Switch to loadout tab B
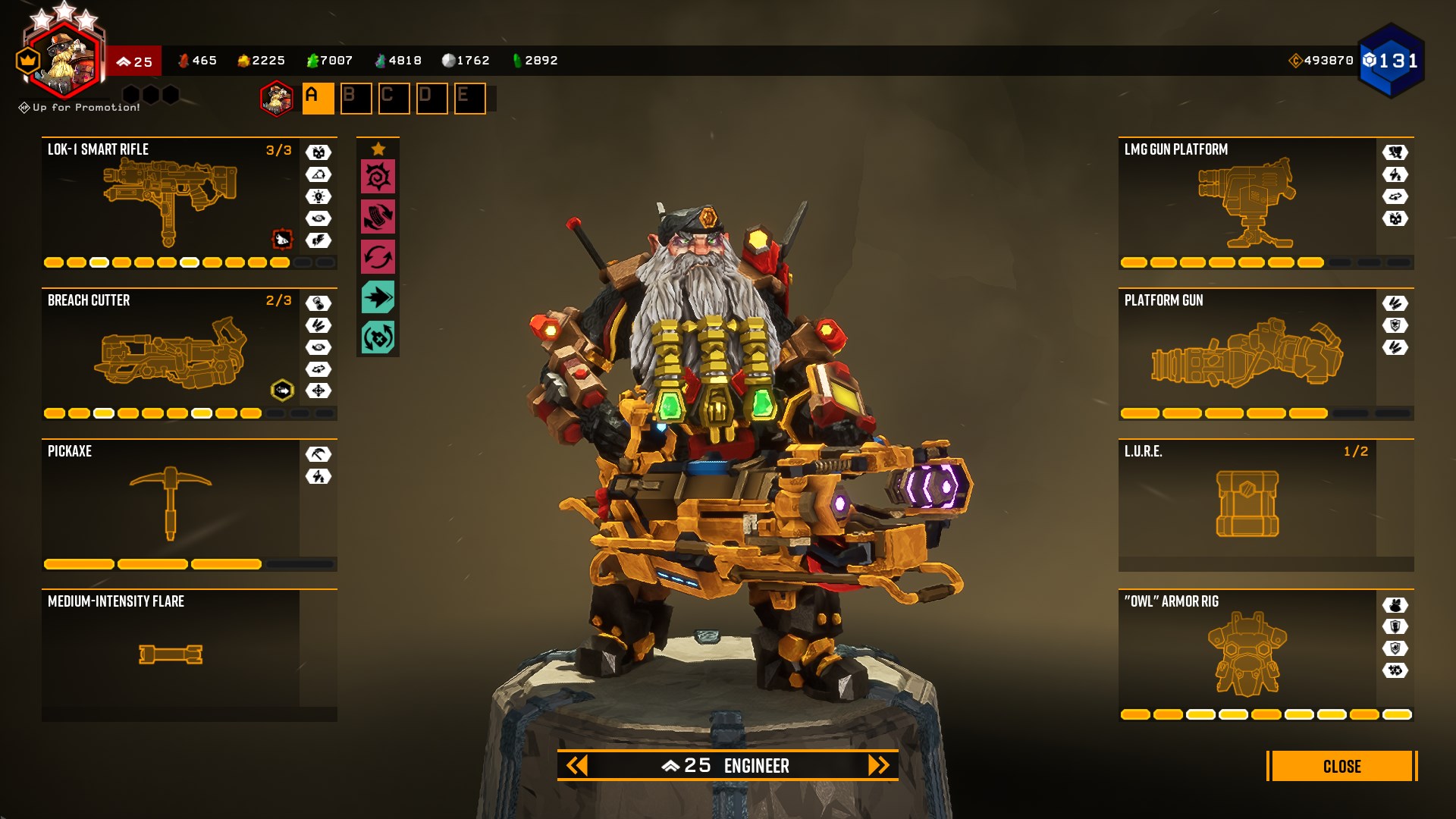 pyautogui.click(x=356, y=99)
